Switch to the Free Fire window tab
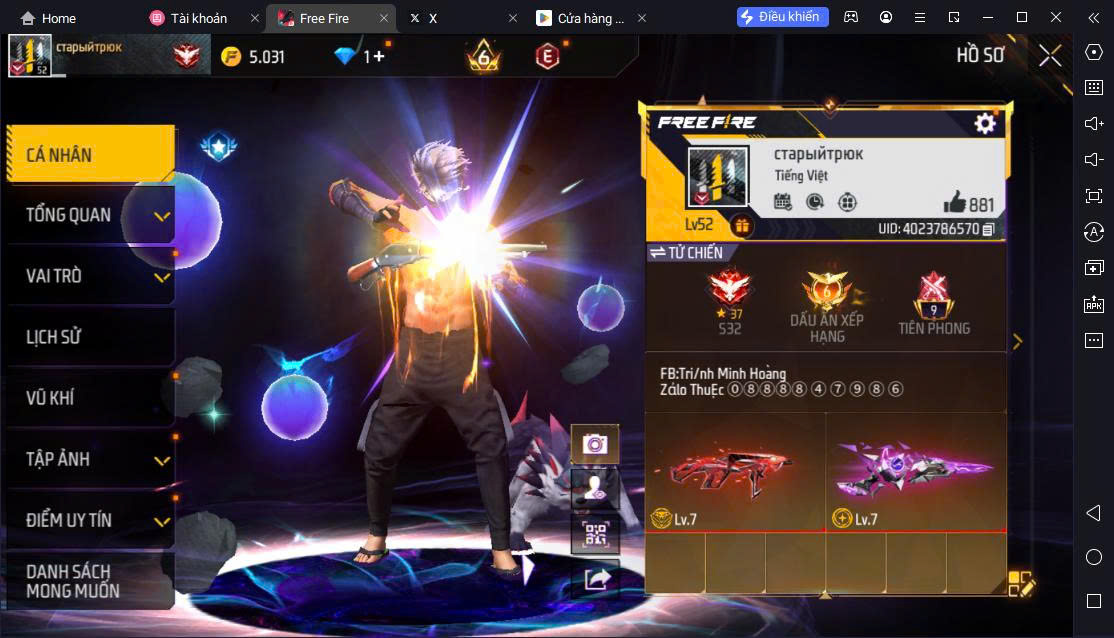This screenshot has height=638, width=1114. (x=324, y=18)
